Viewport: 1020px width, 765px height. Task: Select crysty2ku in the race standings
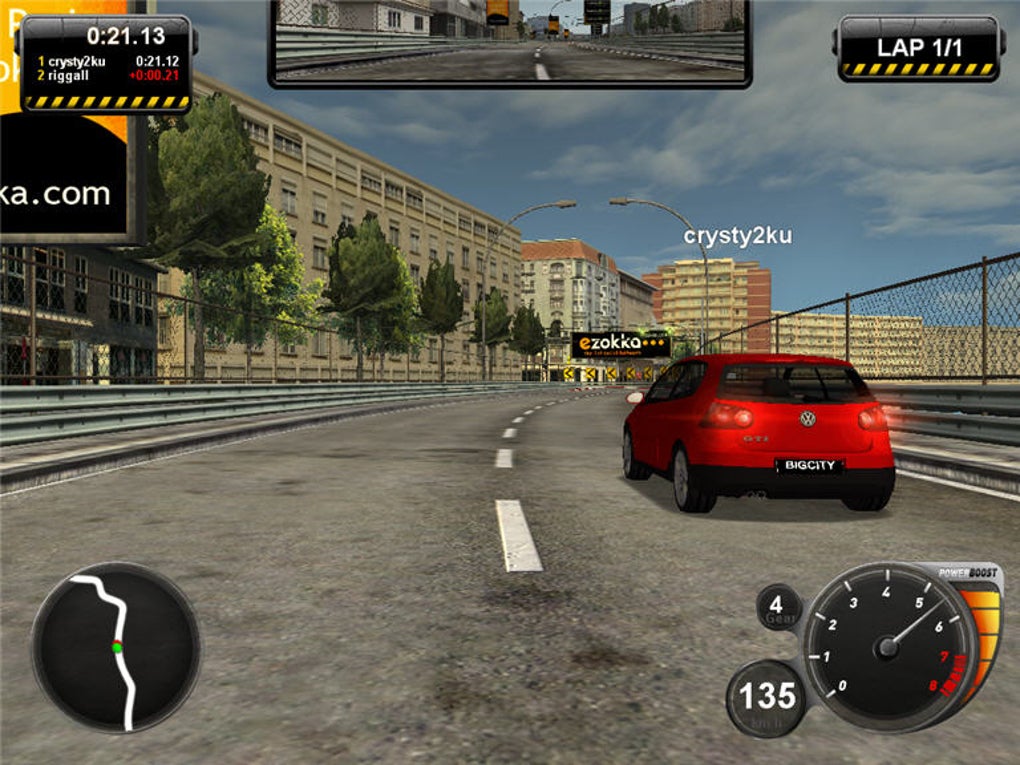point(77,61)
